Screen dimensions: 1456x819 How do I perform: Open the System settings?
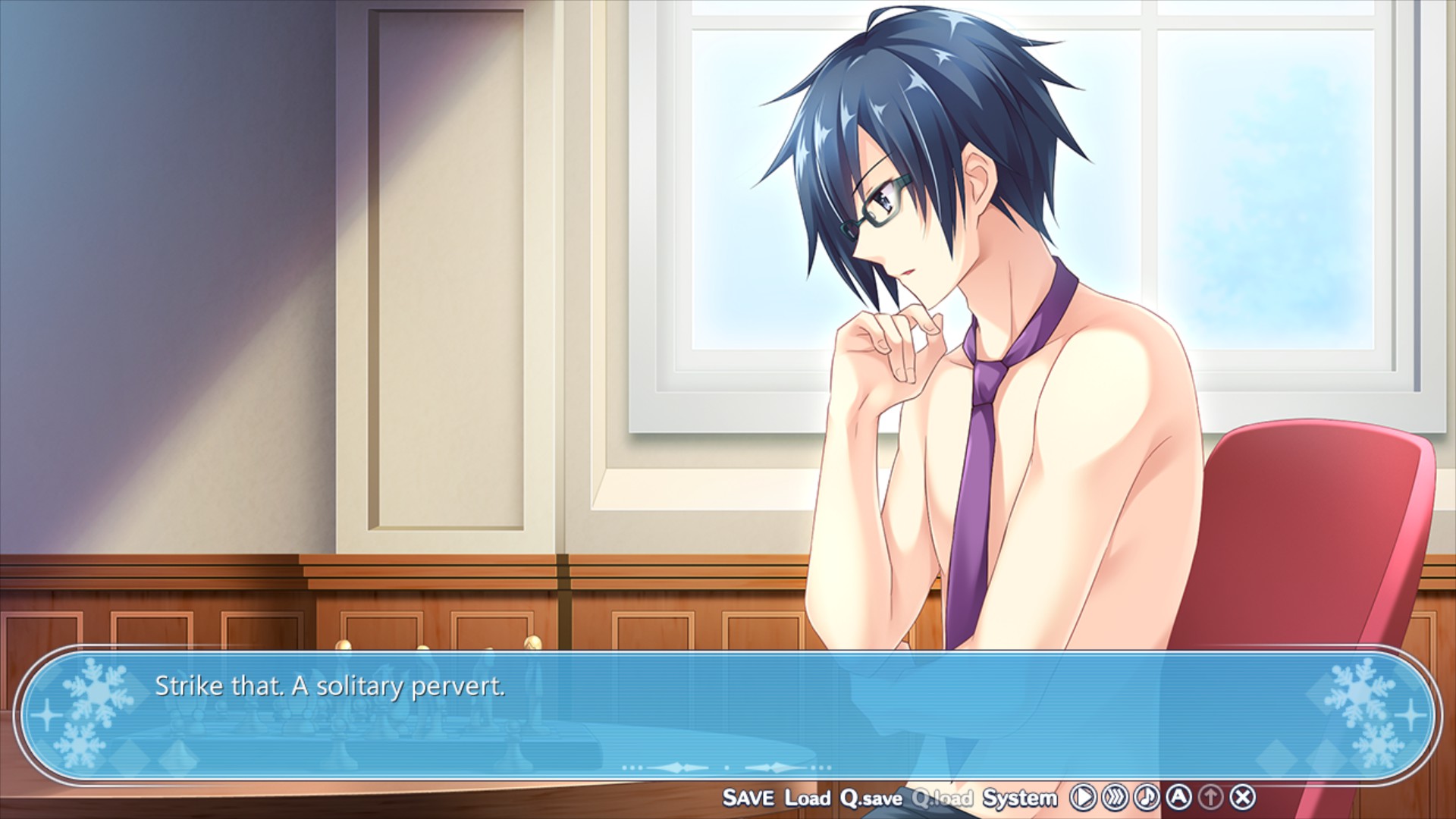pos(1019,798)
